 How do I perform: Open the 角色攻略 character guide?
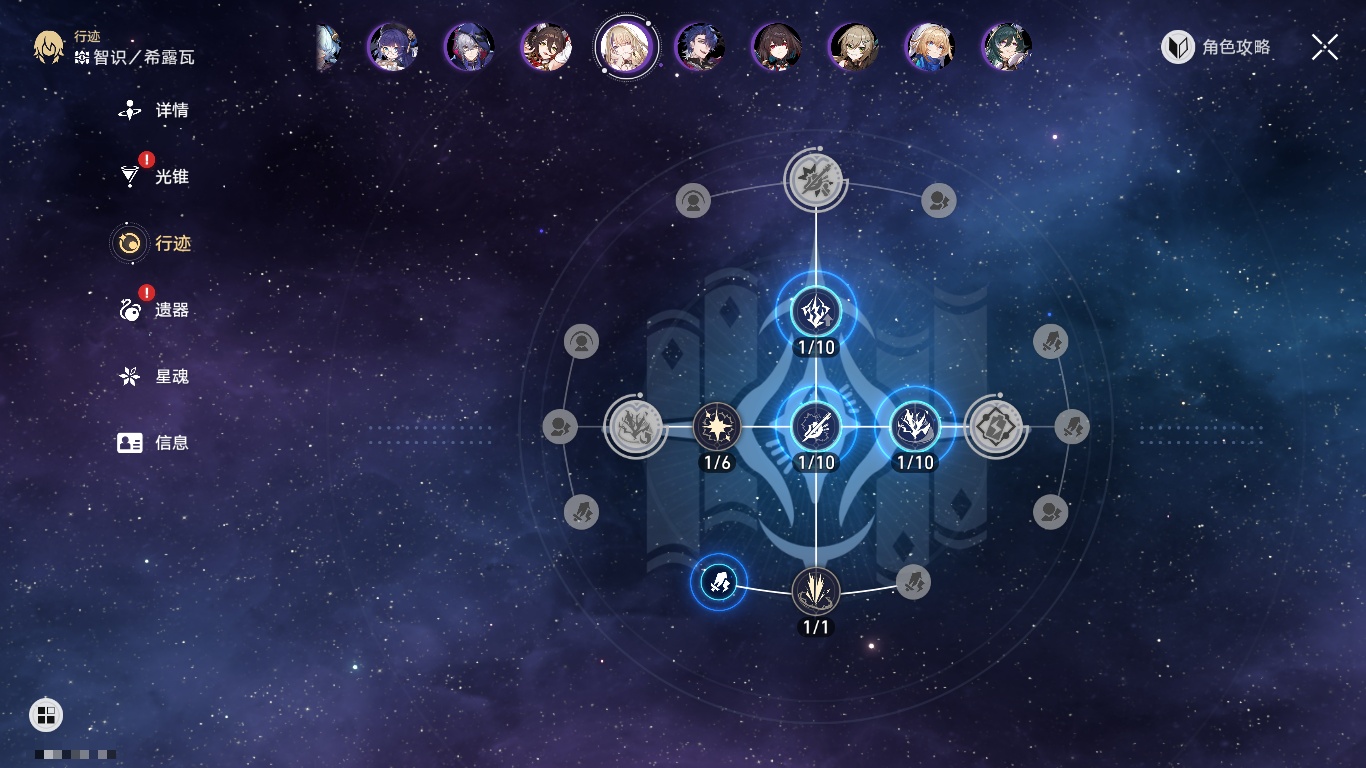point(1216,47)
